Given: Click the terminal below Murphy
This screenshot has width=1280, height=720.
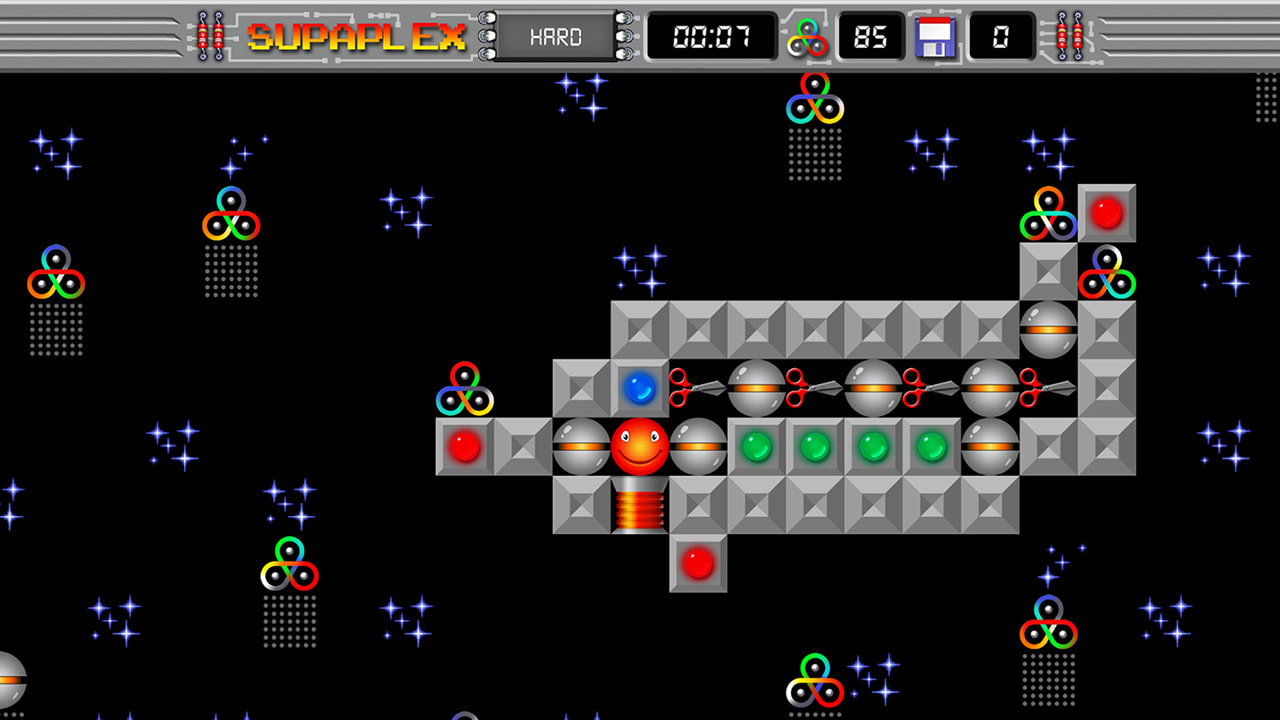Looking at the screenshot, I should [641, 506].
